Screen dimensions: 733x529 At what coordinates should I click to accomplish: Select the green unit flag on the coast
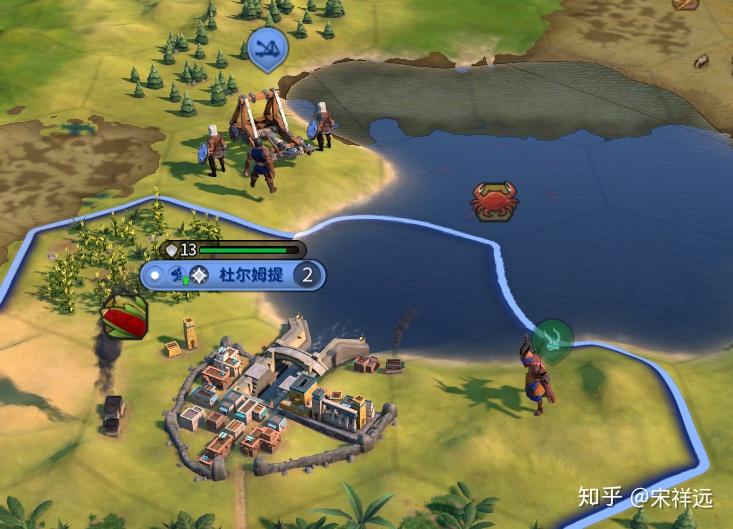pos(552,339)
